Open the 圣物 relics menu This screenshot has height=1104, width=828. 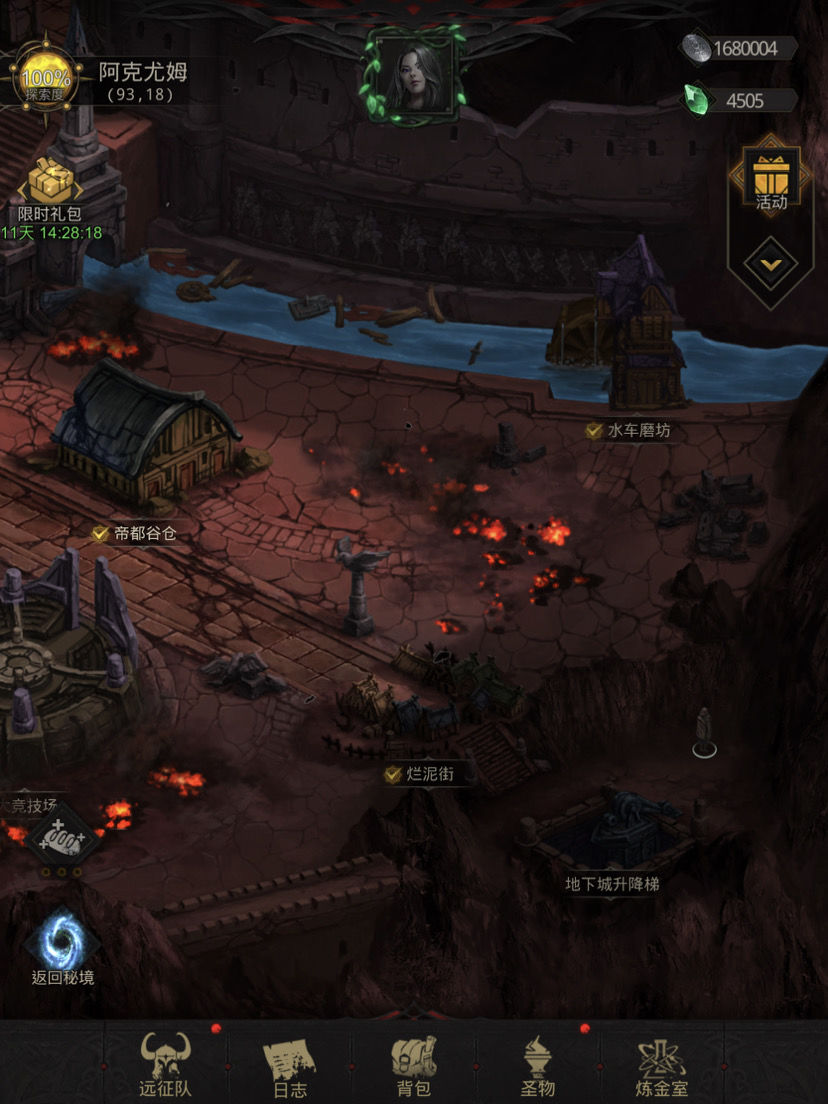point(538,1065)
